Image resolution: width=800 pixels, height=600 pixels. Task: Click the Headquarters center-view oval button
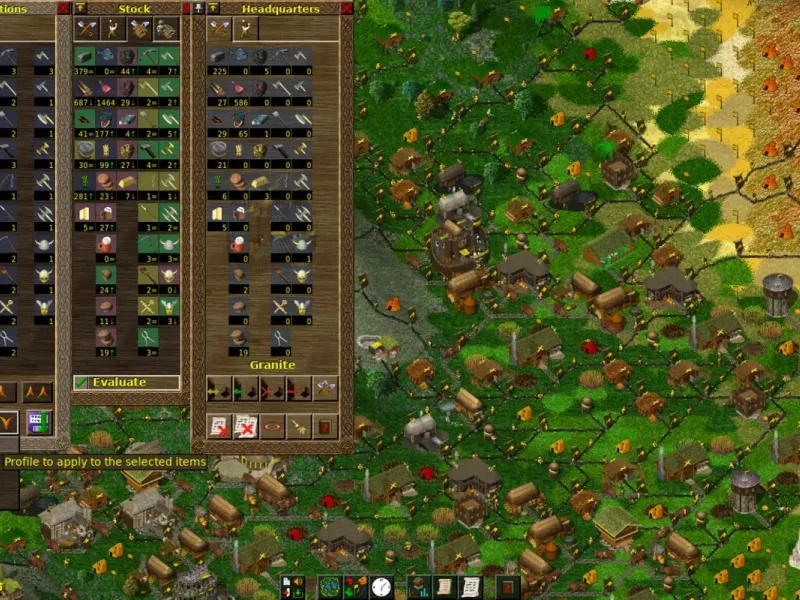[272, 428]
